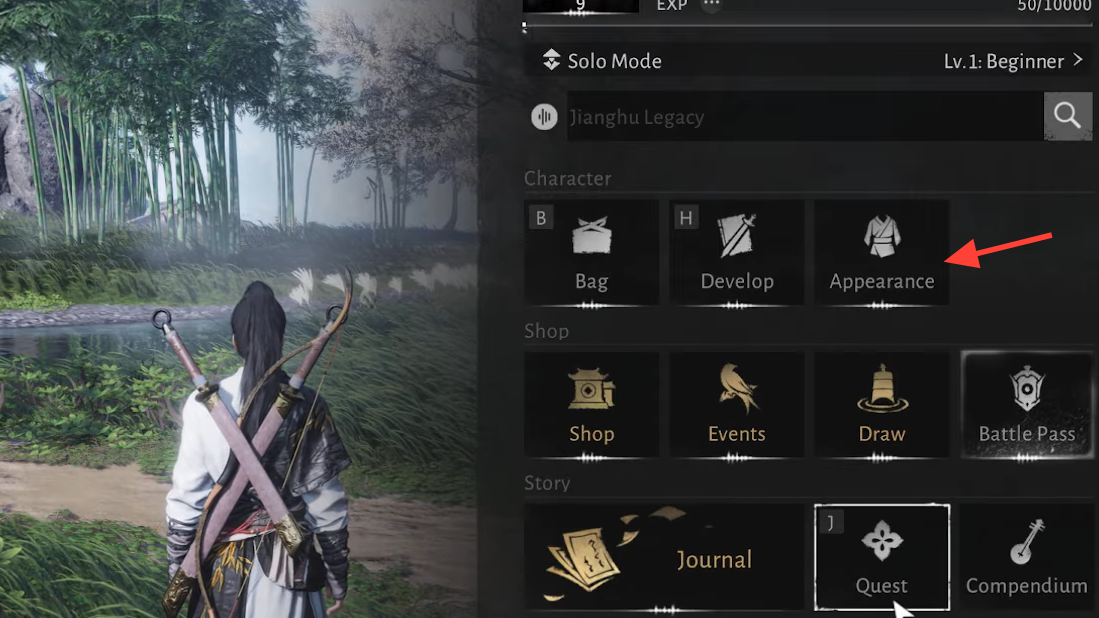Screen dimensions: 1099x618
Task: Open the Journal
Action: [x=664, y=557]
